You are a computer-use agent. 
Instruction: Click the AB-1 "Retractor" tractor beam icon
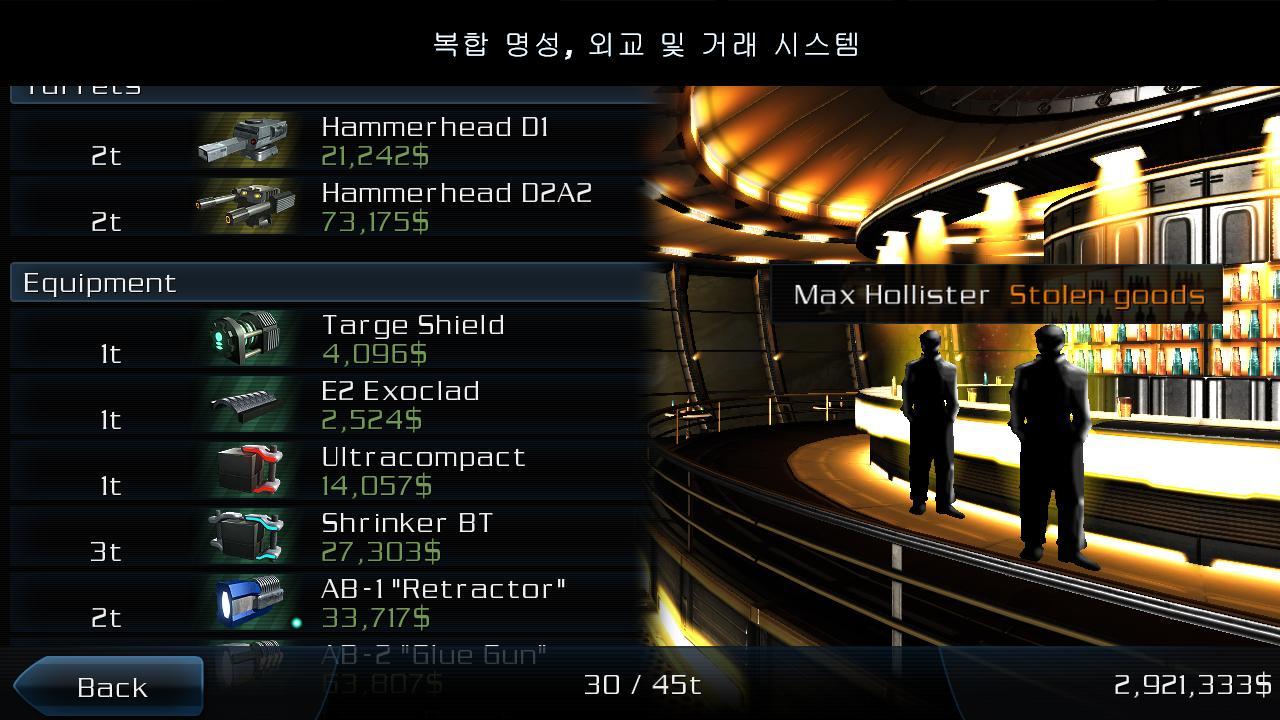coord(247,601)
